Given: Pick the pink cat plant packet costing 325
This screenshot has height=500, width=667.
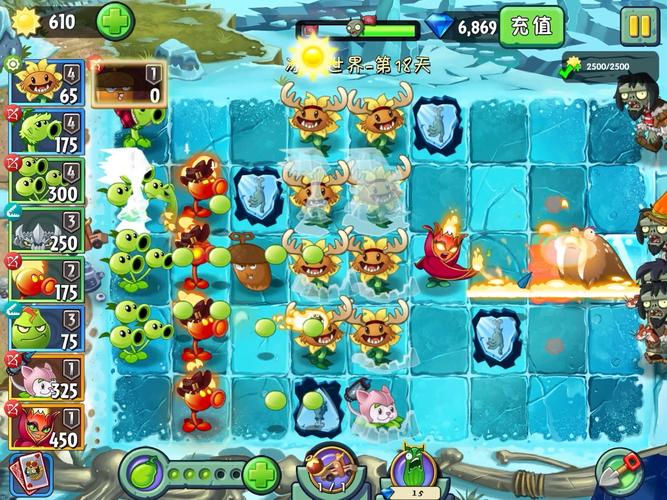Looking at the screenshot, I should click(46, 378).
